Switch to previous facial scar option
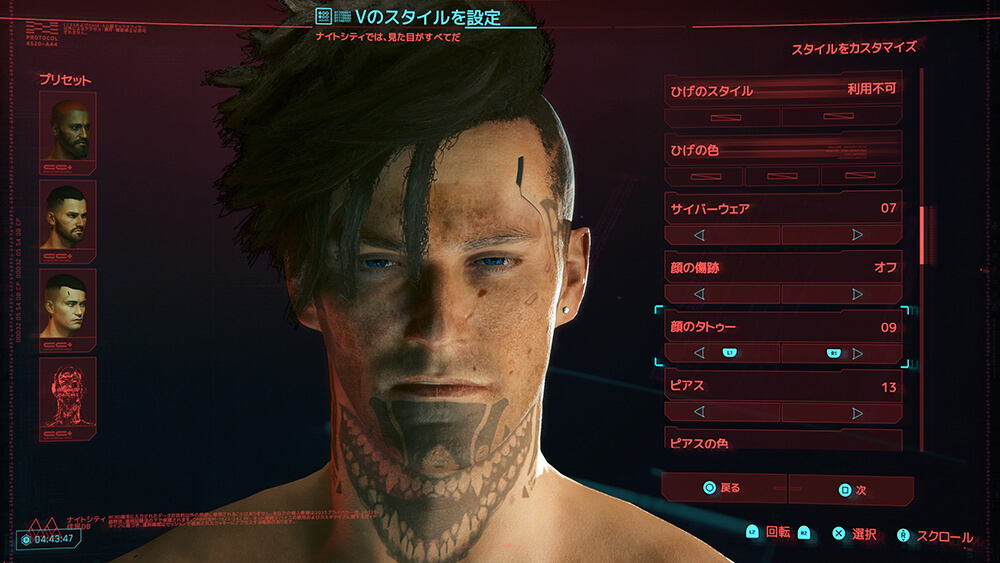Screen dimensions: 1000x563 click(x=722, y=294)
